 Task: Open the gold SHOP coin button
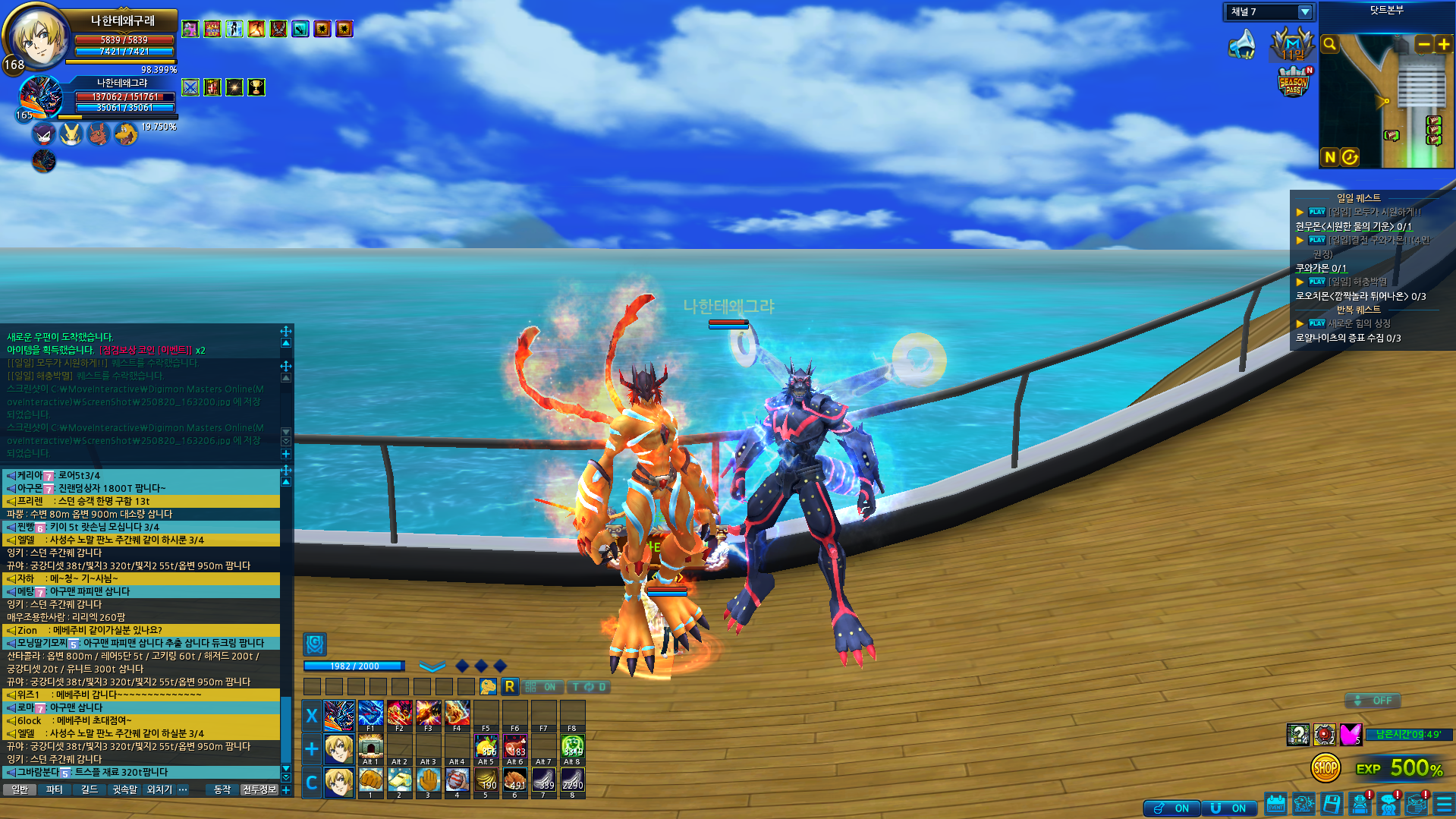click(1325, 768)
